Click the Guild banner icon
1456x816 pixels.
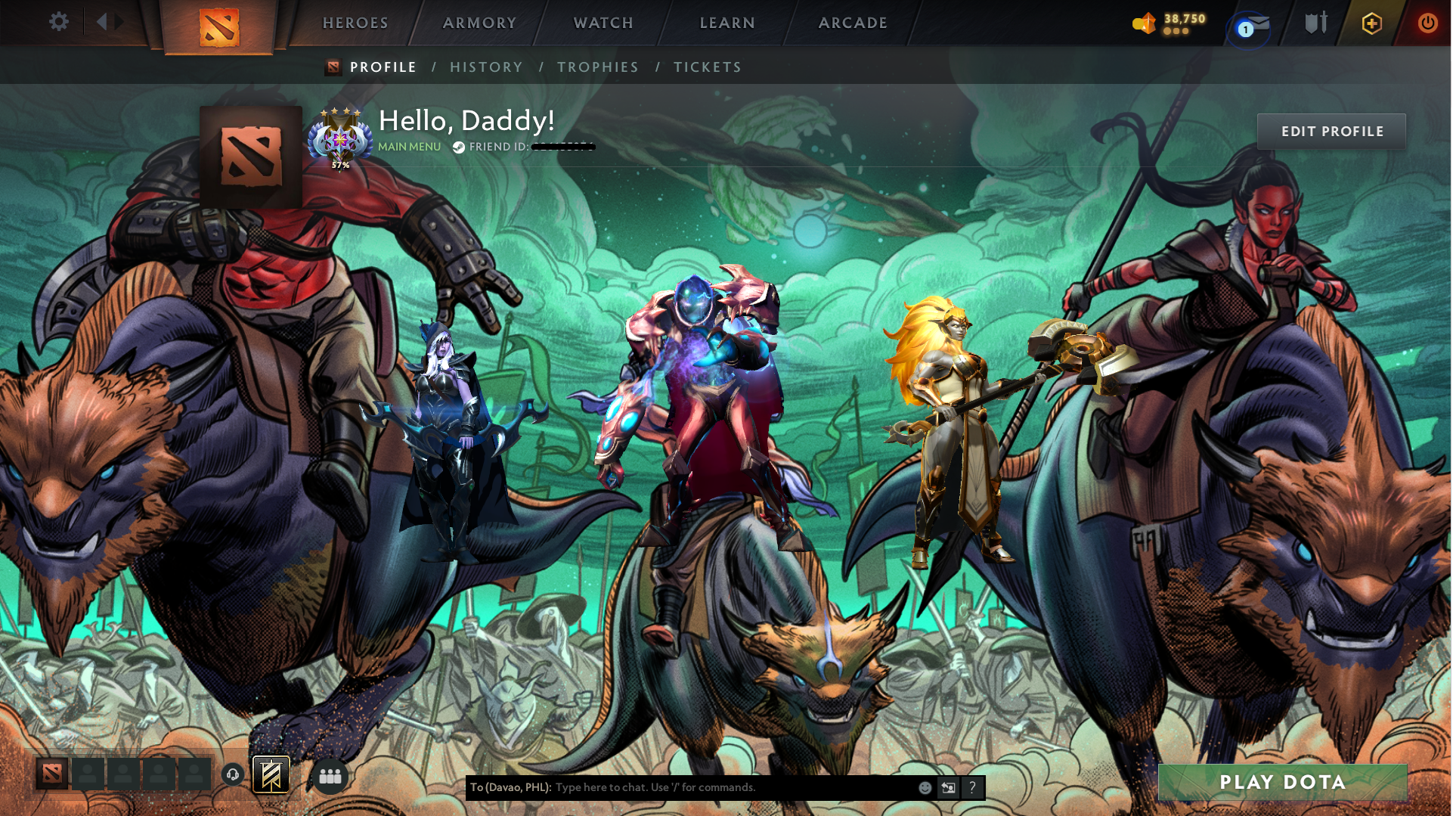(271, 774)
